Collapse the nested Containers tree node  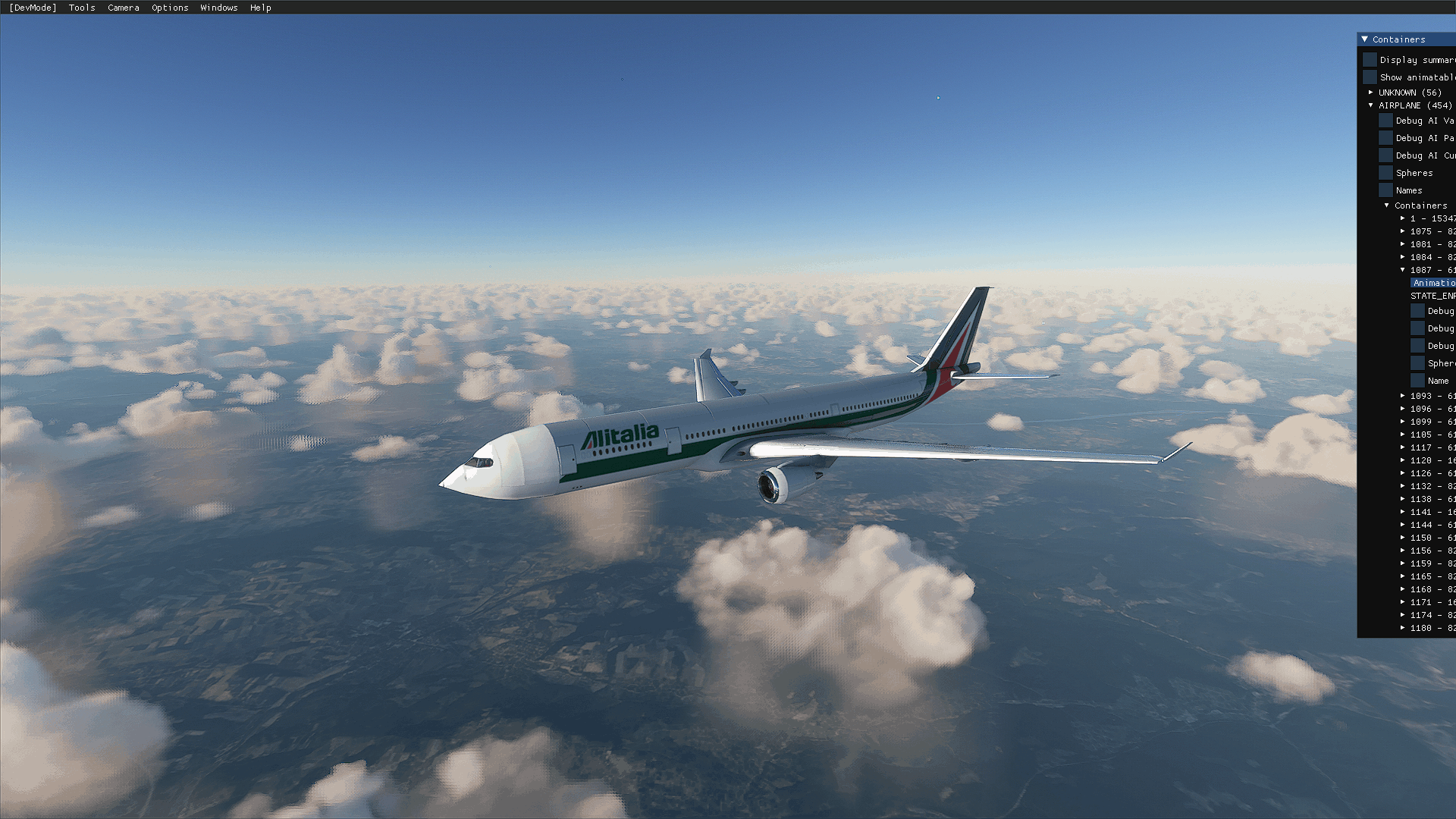tap(1387, 206)
